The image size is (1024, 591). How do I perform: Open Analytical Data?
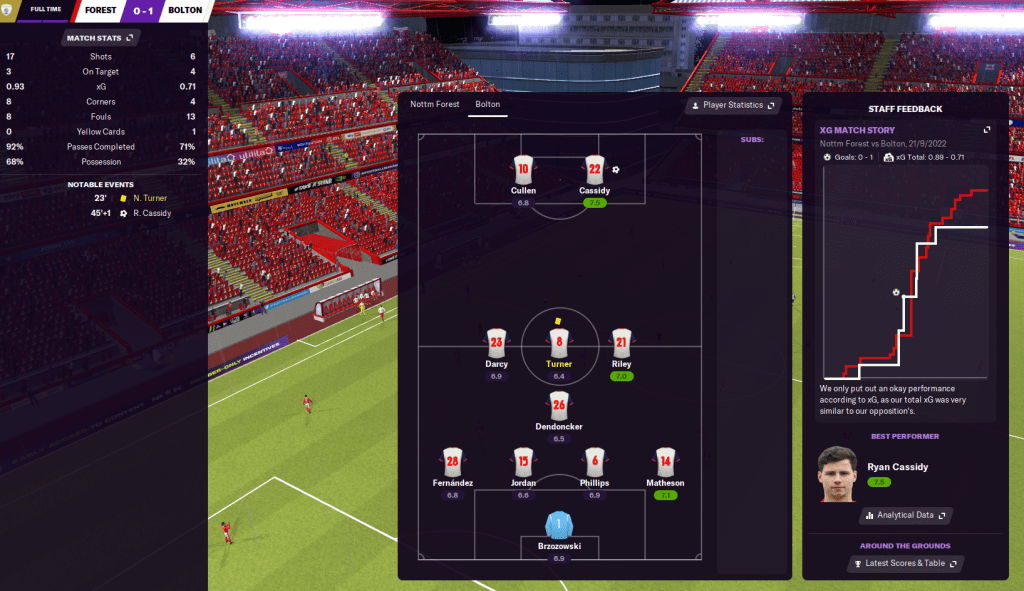click(905, 515)
